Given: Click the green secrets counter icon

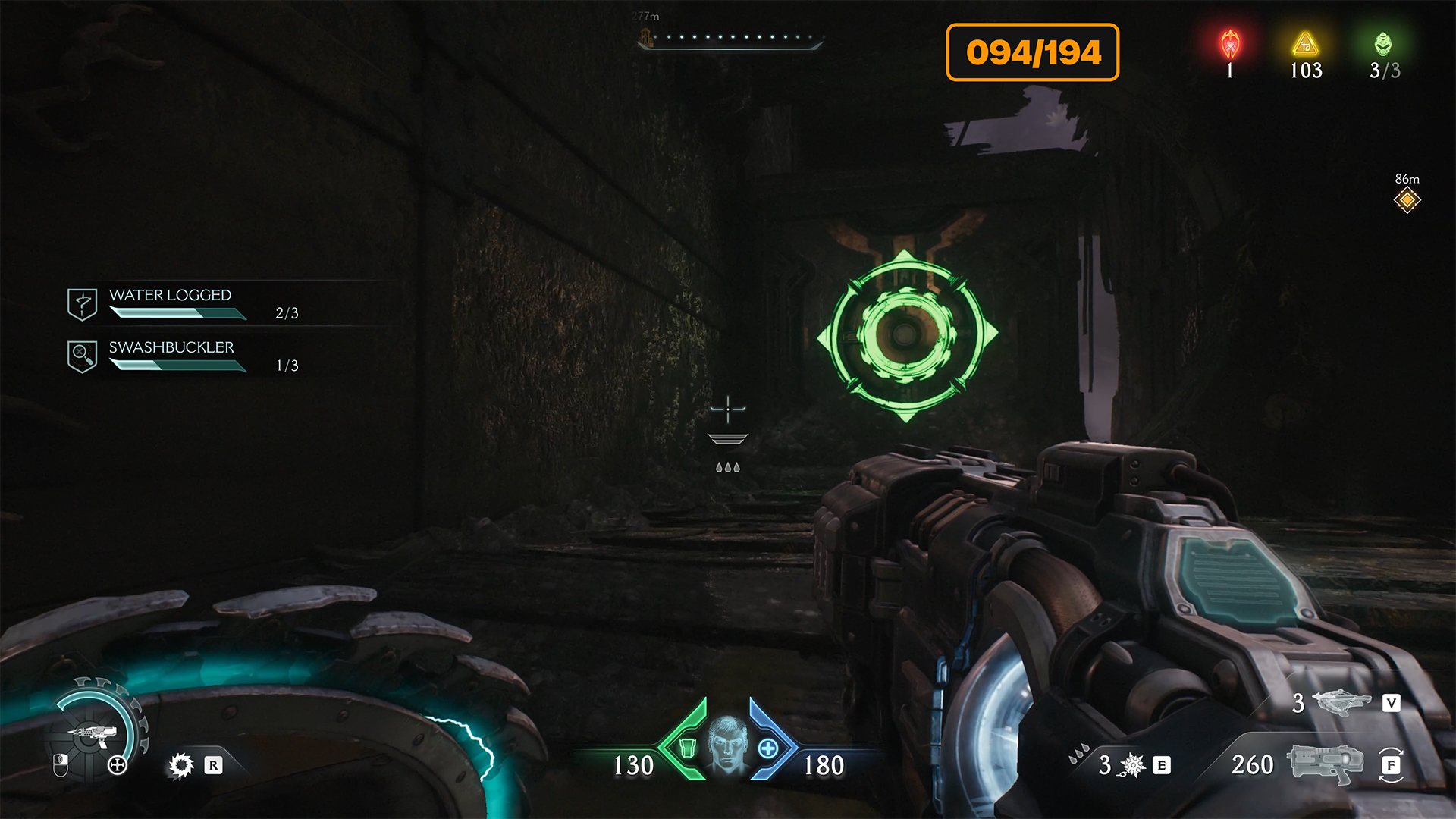Looking at the screenshot, I should tap(1383, 45).
